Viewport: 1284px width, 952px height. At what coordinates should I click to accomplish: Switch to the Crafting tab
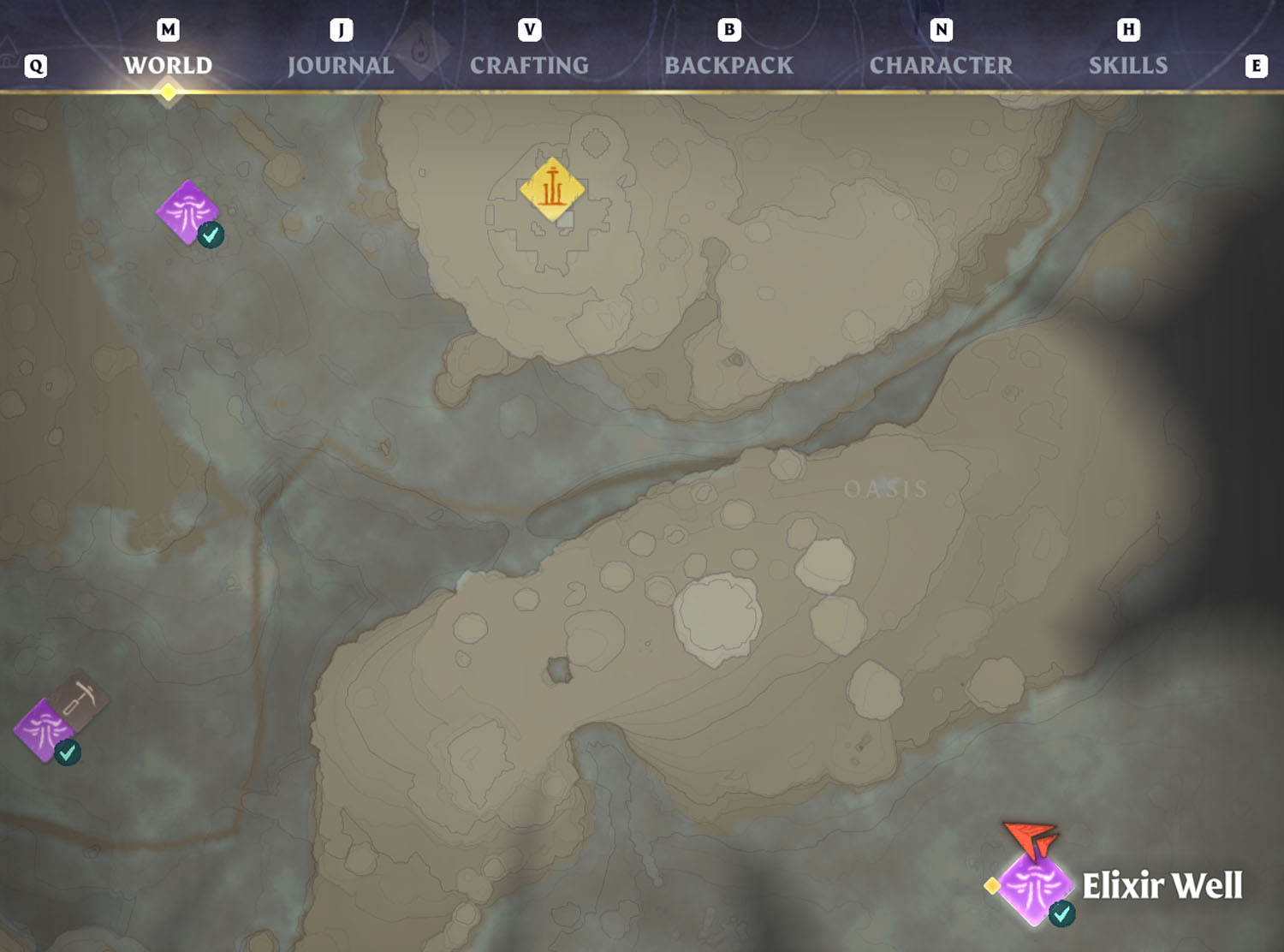click(x=529, y=65)
